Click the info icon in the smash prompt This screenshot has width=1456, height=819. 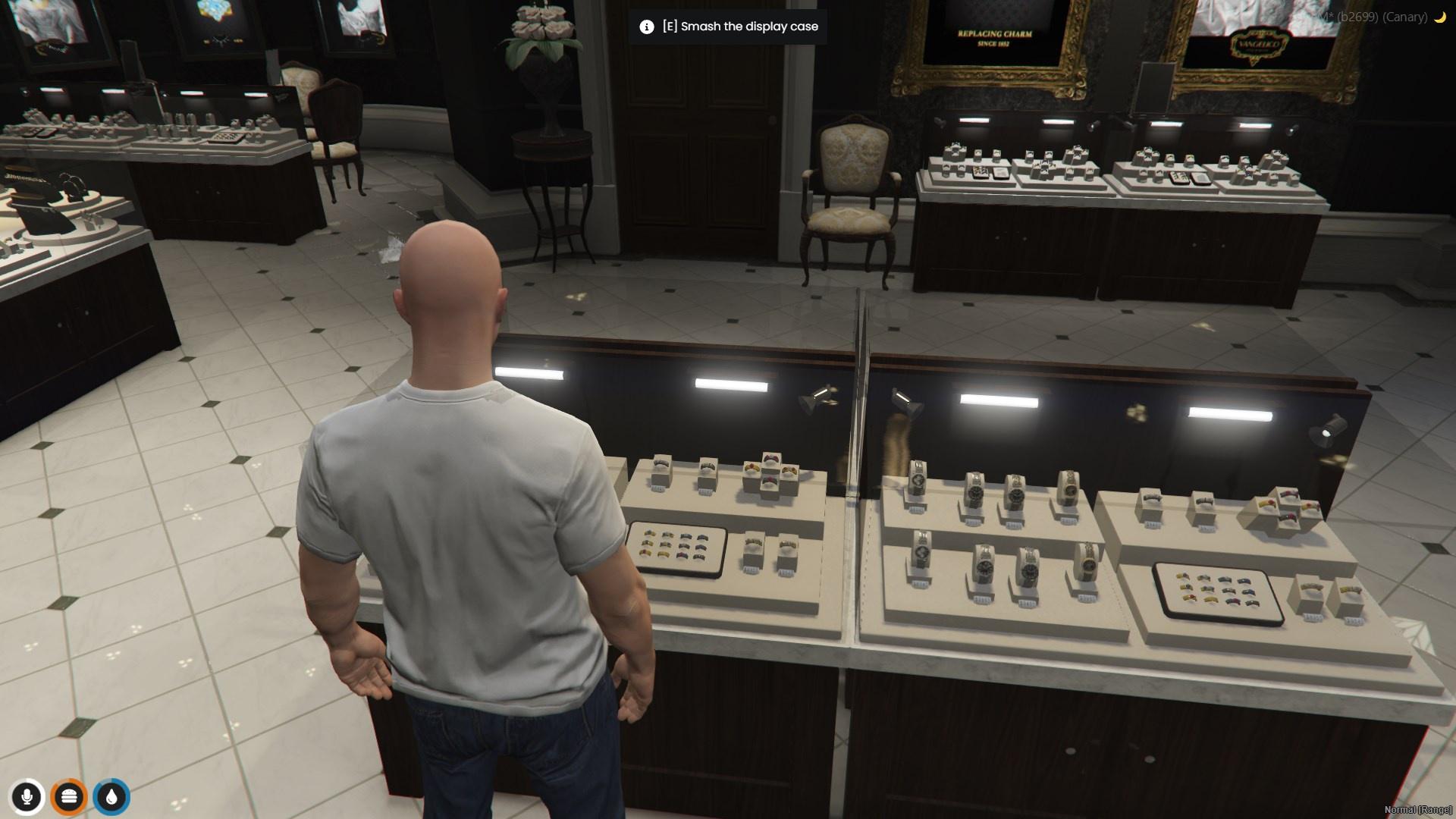point(645,27)
